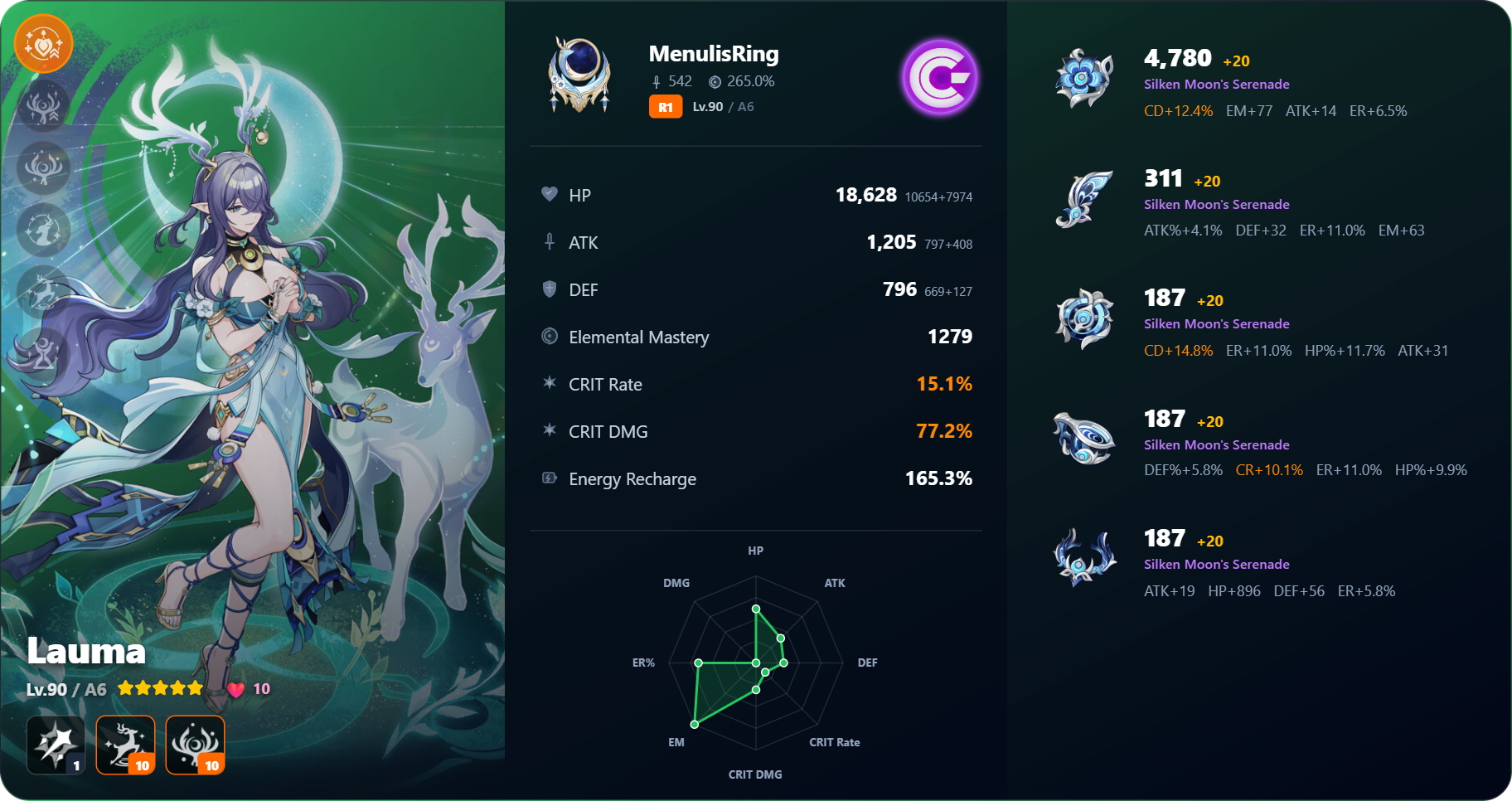Open the deer elemental skill talent icon

tap(126, 745)
